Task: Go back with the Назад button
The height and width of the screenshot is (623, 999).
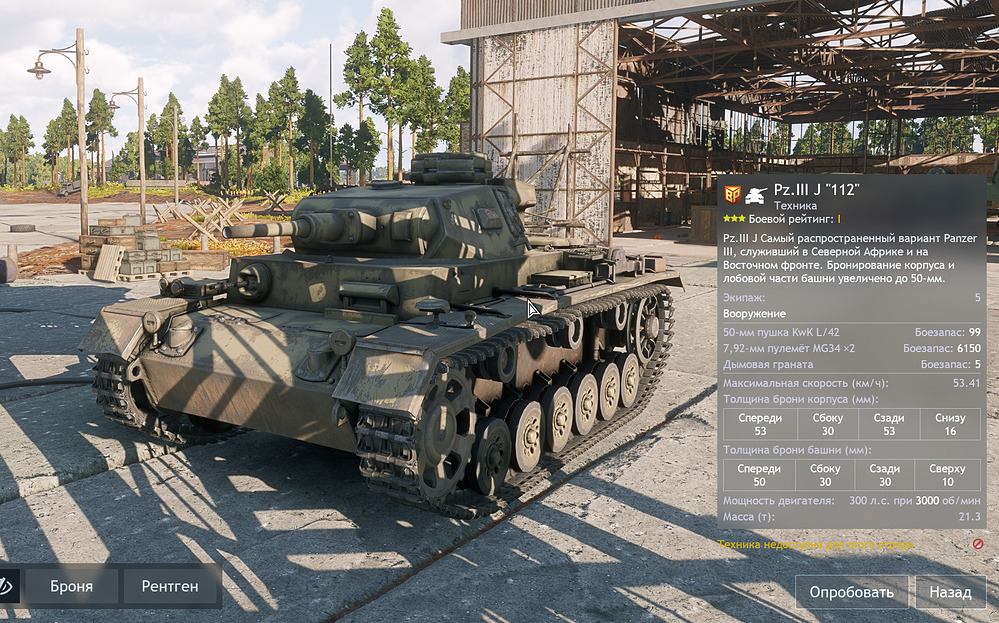Action: coord(949,592)
